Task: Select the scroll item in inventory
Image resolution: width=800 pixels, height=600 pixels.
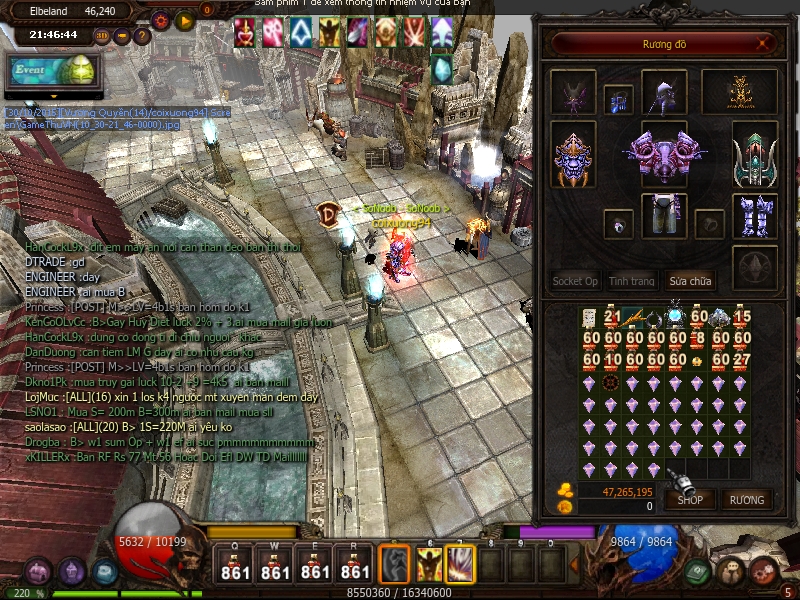Action: 591,319
